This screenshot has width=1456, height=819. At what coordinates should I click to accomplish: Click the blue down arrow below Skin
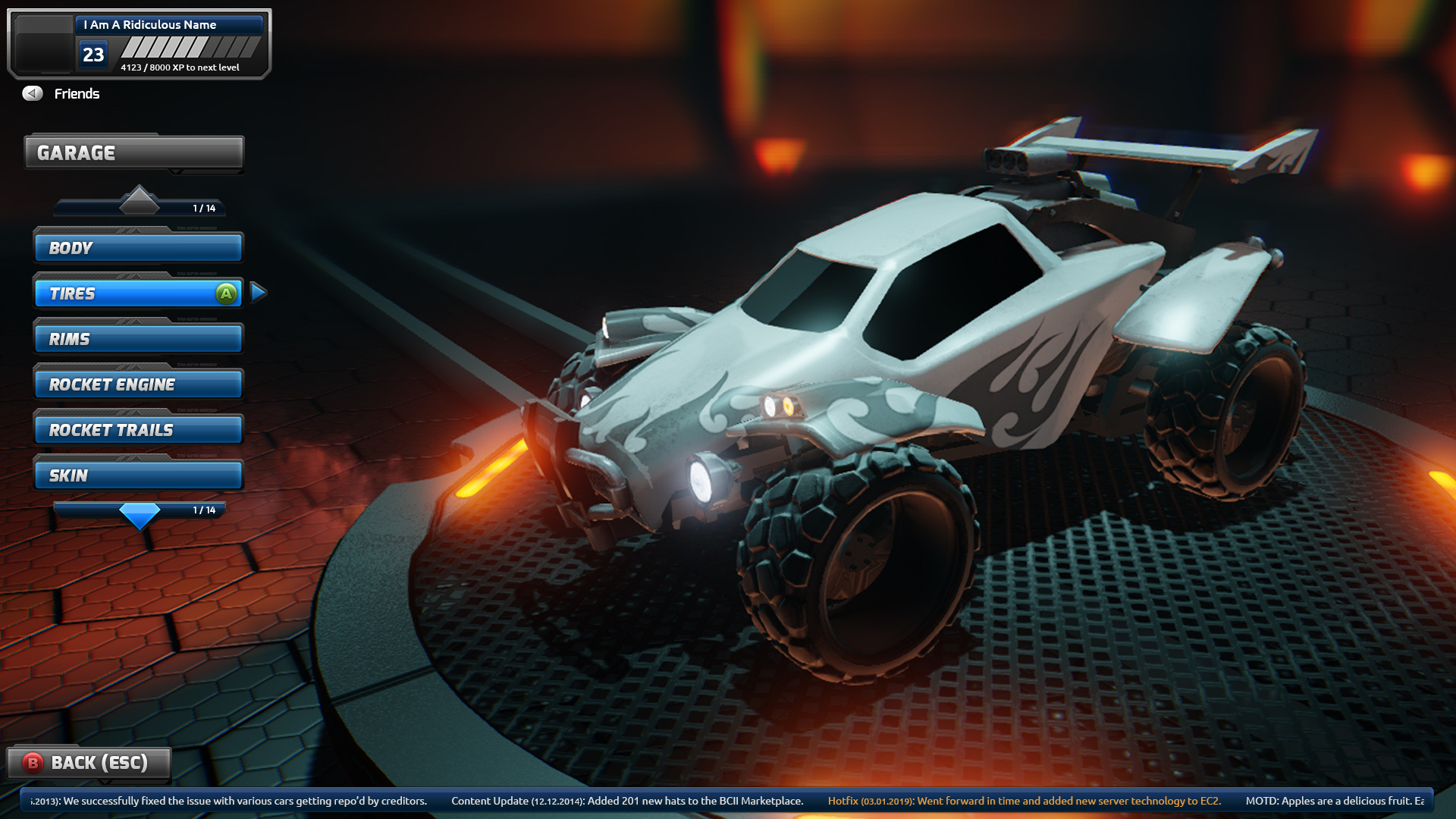click(140, 516)
